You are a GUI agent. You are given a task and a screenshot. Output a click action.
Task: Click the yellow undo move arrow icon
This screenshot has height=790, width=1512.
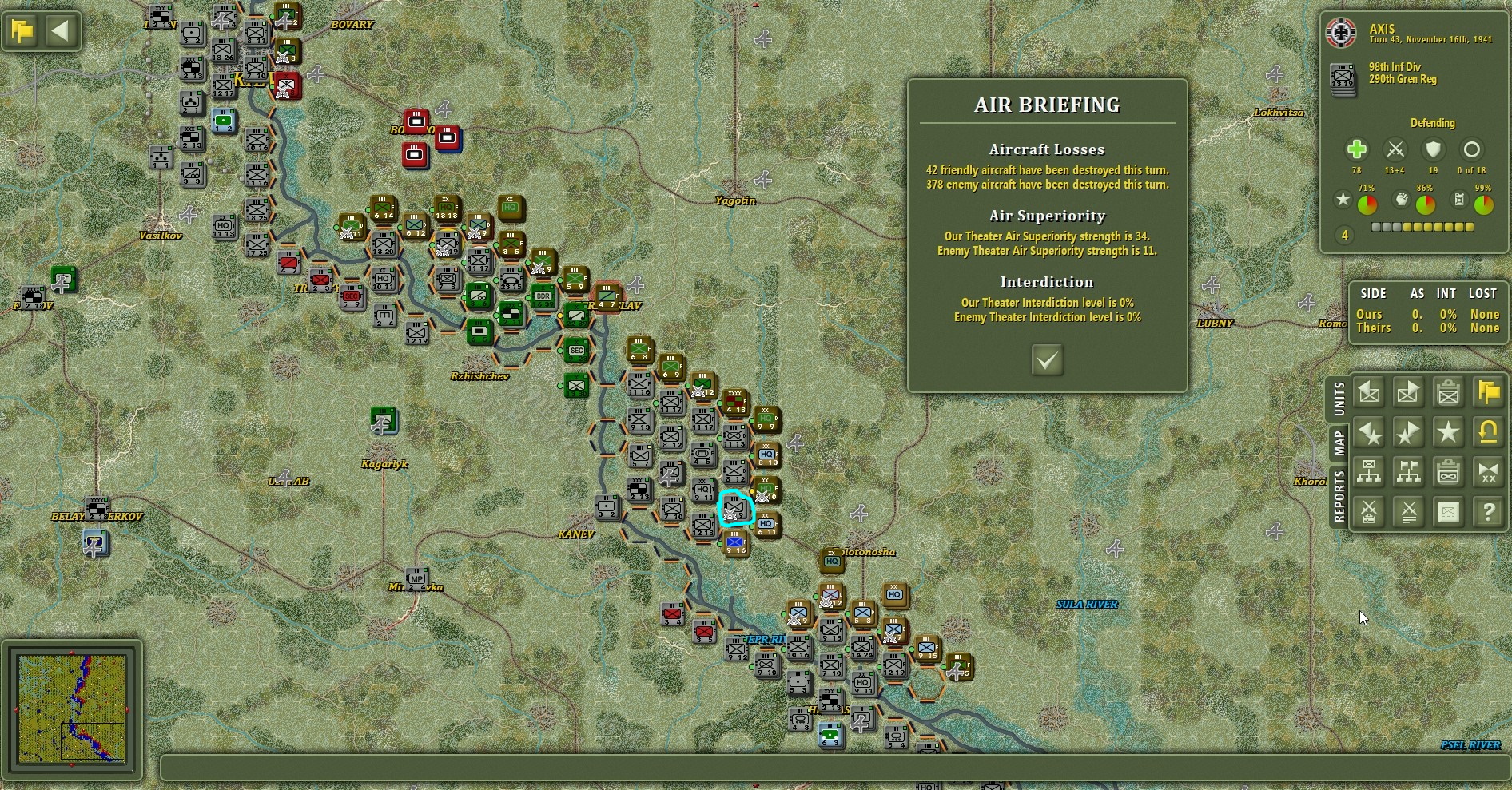(1488, 432)
